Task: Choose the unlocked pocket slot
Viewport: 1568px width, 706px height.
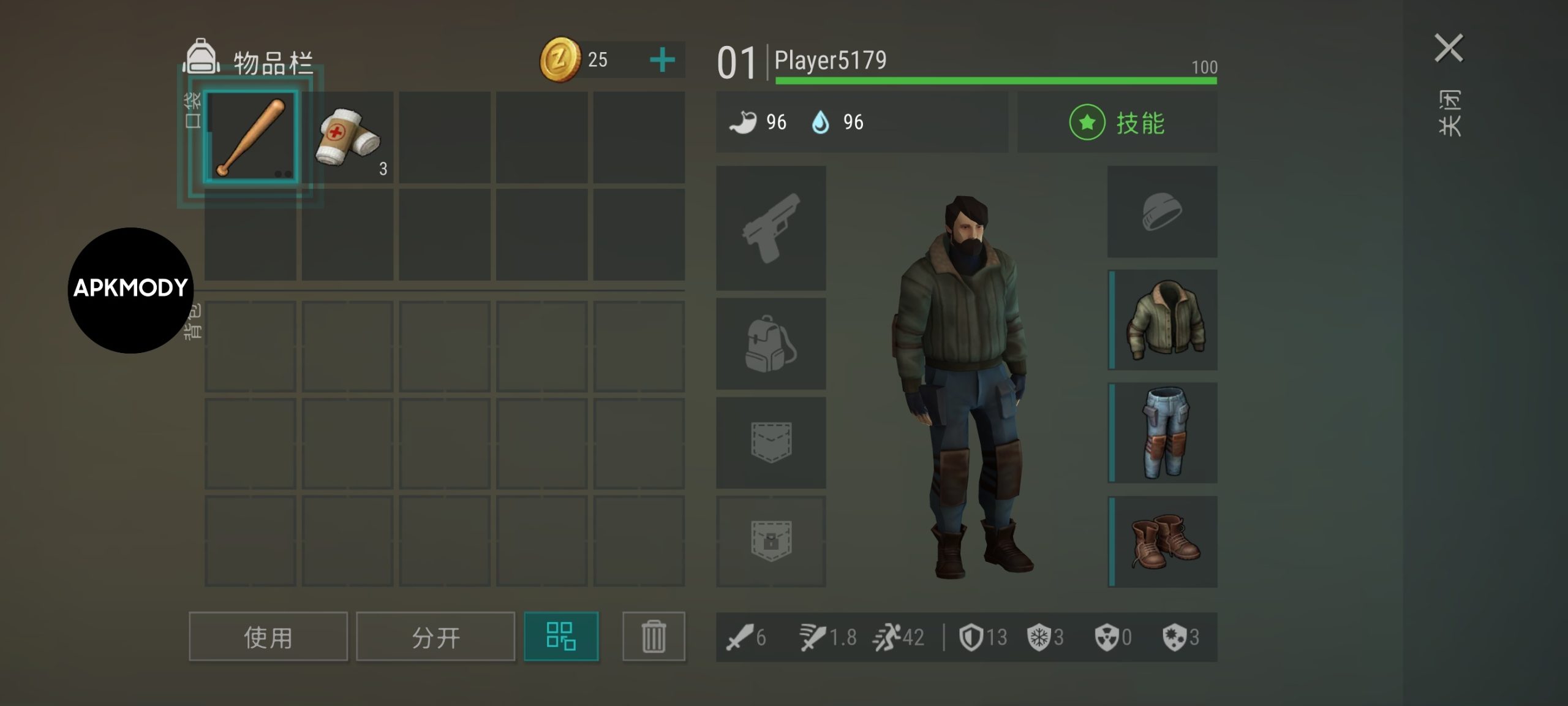Action: (771, 442)
